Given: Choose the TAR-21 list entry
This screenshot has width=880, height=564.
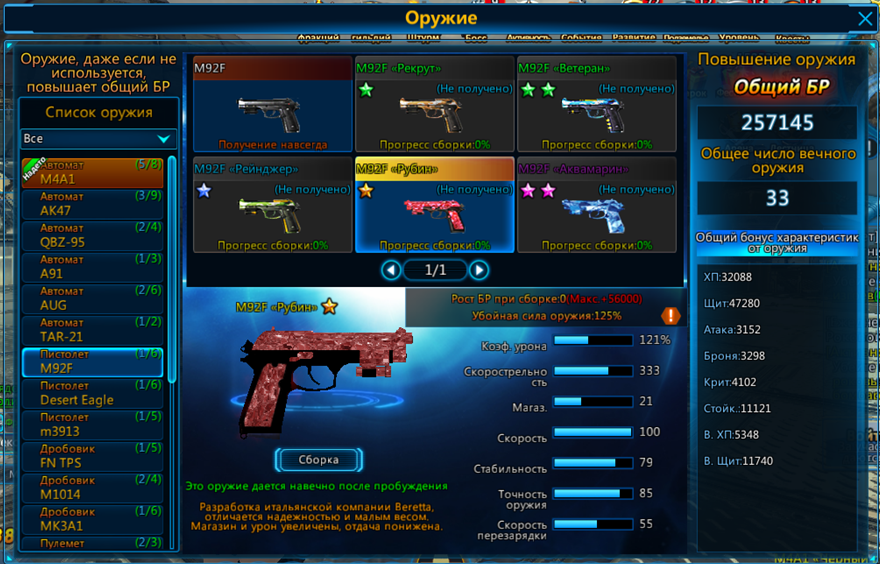Looking at the screenshot, I should click(x=92, y=331).
